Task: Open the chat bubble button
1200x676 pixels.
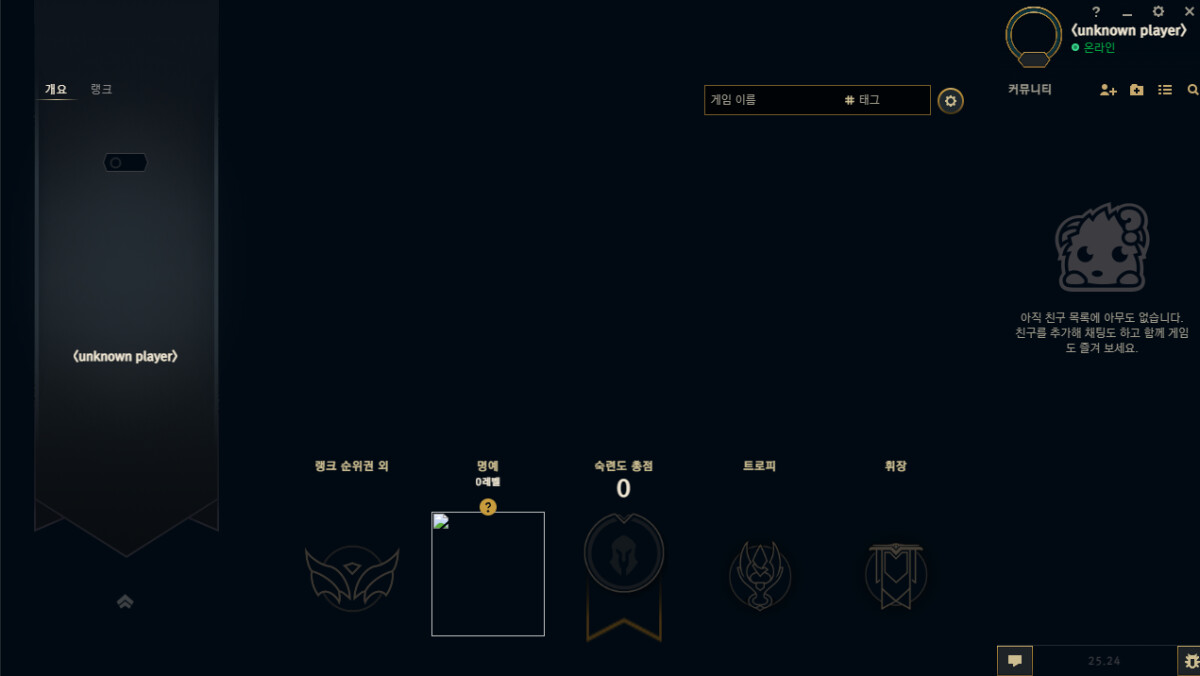Action: (1014, 660)
